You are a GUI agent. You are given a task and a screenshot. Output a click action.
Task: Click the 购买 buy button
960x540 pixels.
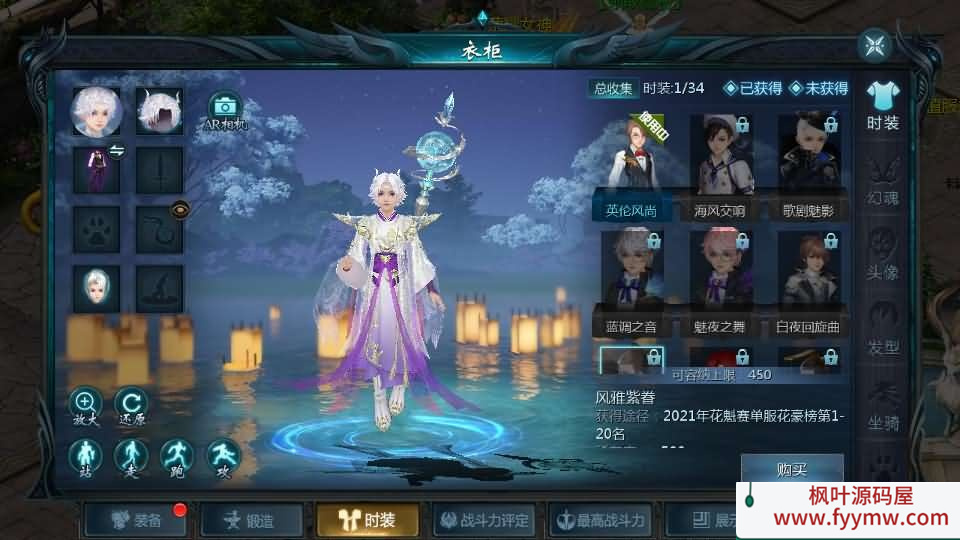click(x=791, y=469)
